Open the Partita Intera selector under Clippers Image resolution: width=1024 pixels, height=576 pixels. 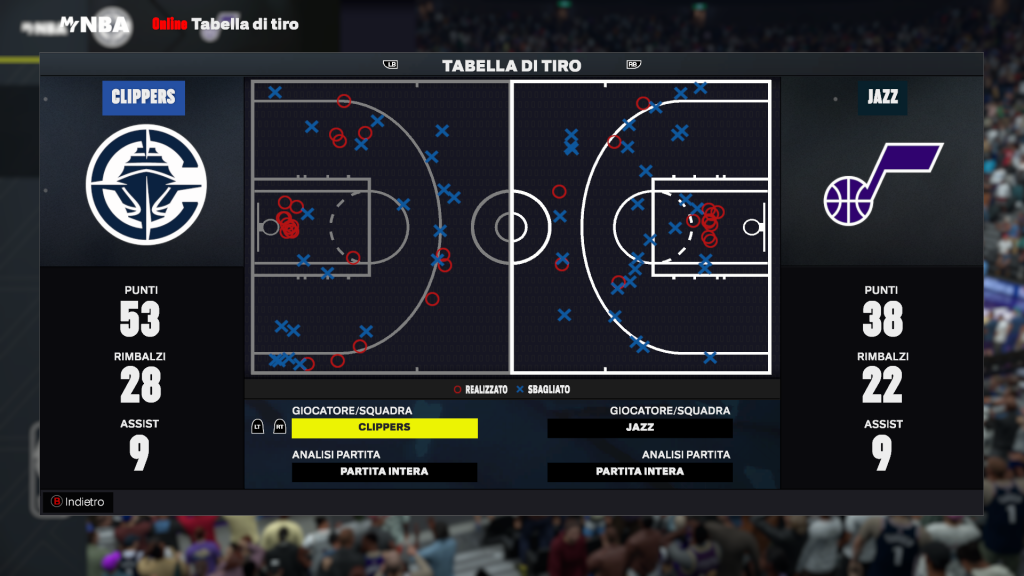click(x=384, y=472)
